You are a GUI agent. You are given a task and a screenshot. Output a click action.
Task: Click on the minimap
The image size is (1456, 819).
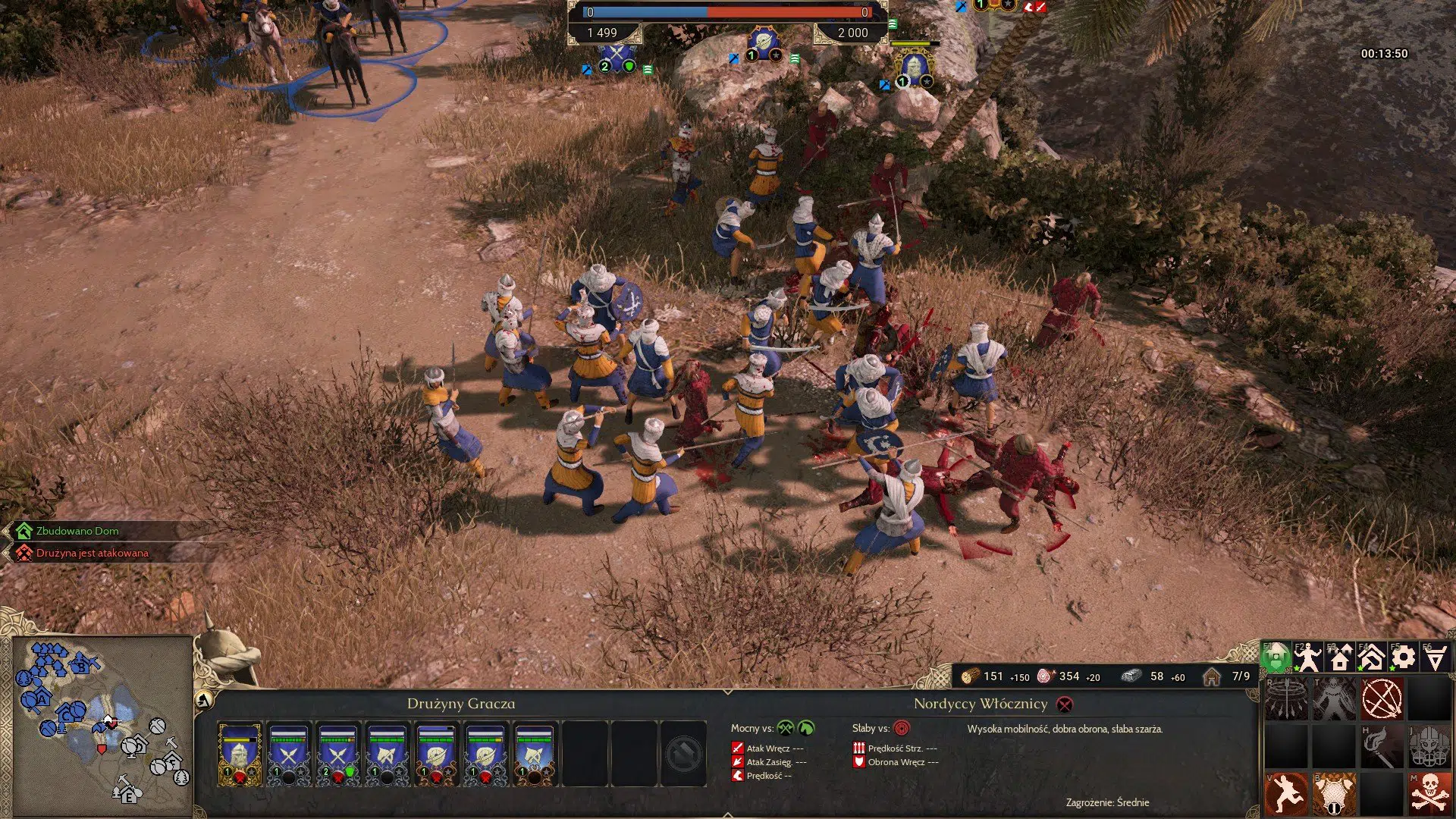click(x=102, y=720)
